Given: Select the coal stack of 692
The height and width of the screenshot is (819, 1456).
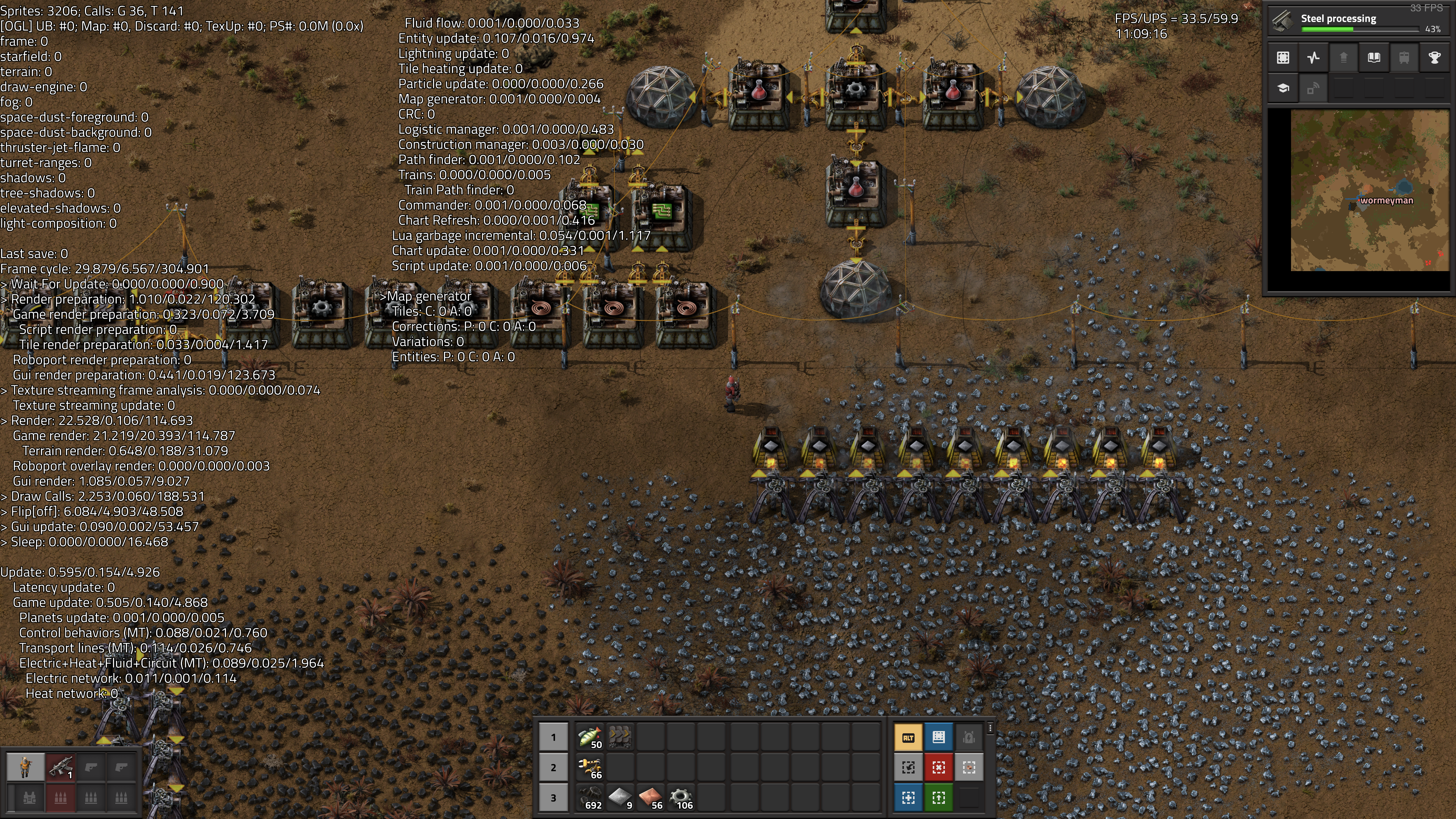Looking at the screenshot, I should click(x=590, y=797).
